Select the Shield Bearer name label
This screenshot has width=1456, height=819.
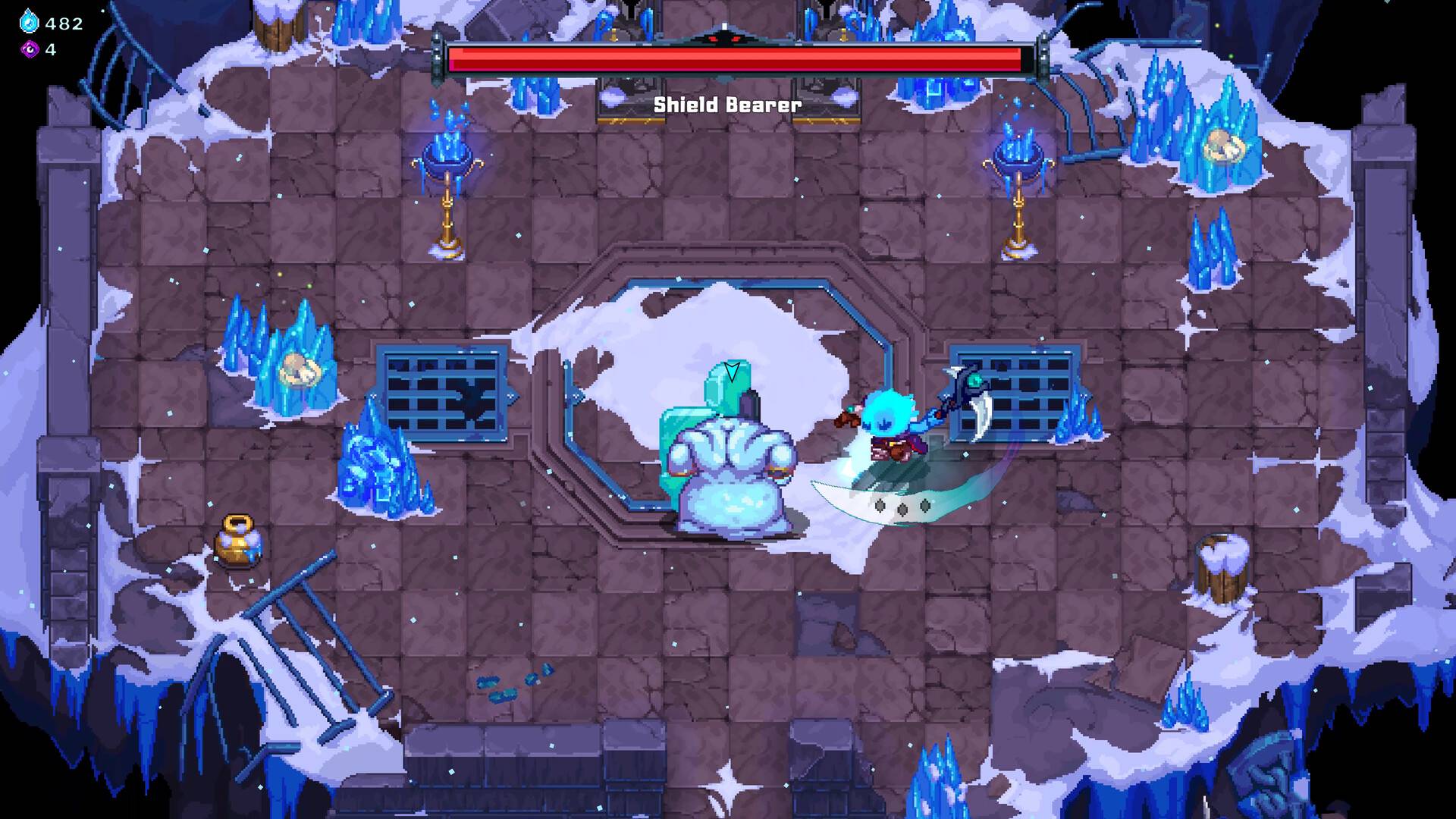(726, 105)
